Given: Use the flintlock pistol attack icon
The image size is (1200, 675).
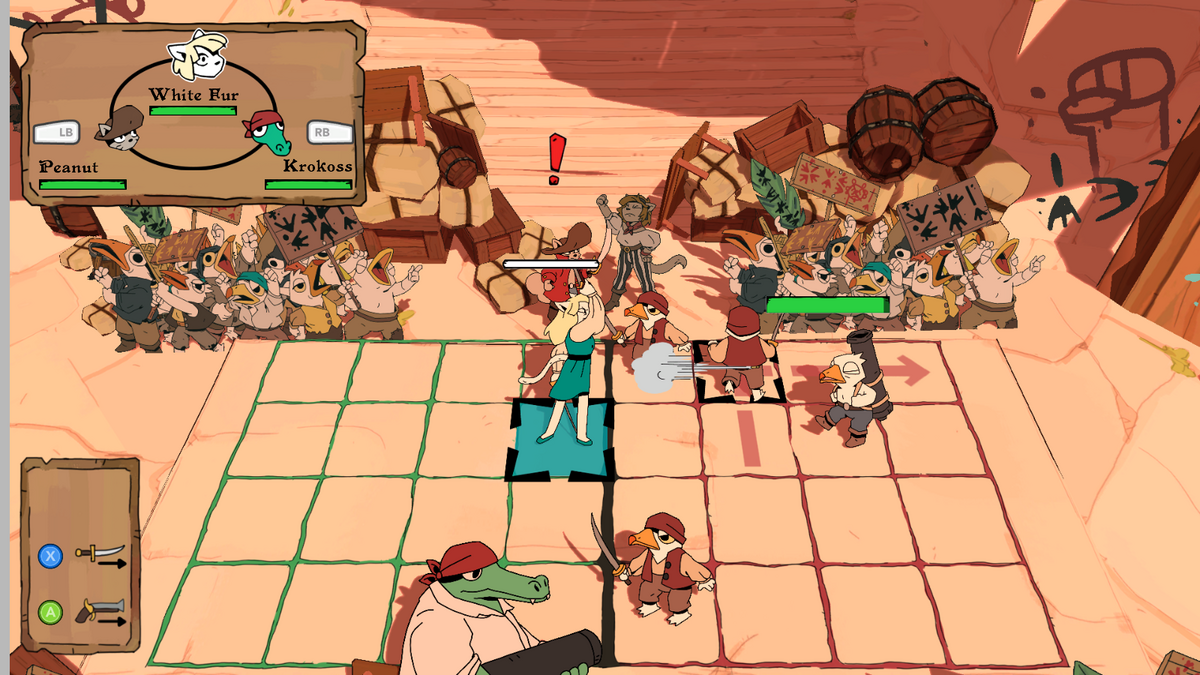Looking at the screenshot, I should click(102, 612).
